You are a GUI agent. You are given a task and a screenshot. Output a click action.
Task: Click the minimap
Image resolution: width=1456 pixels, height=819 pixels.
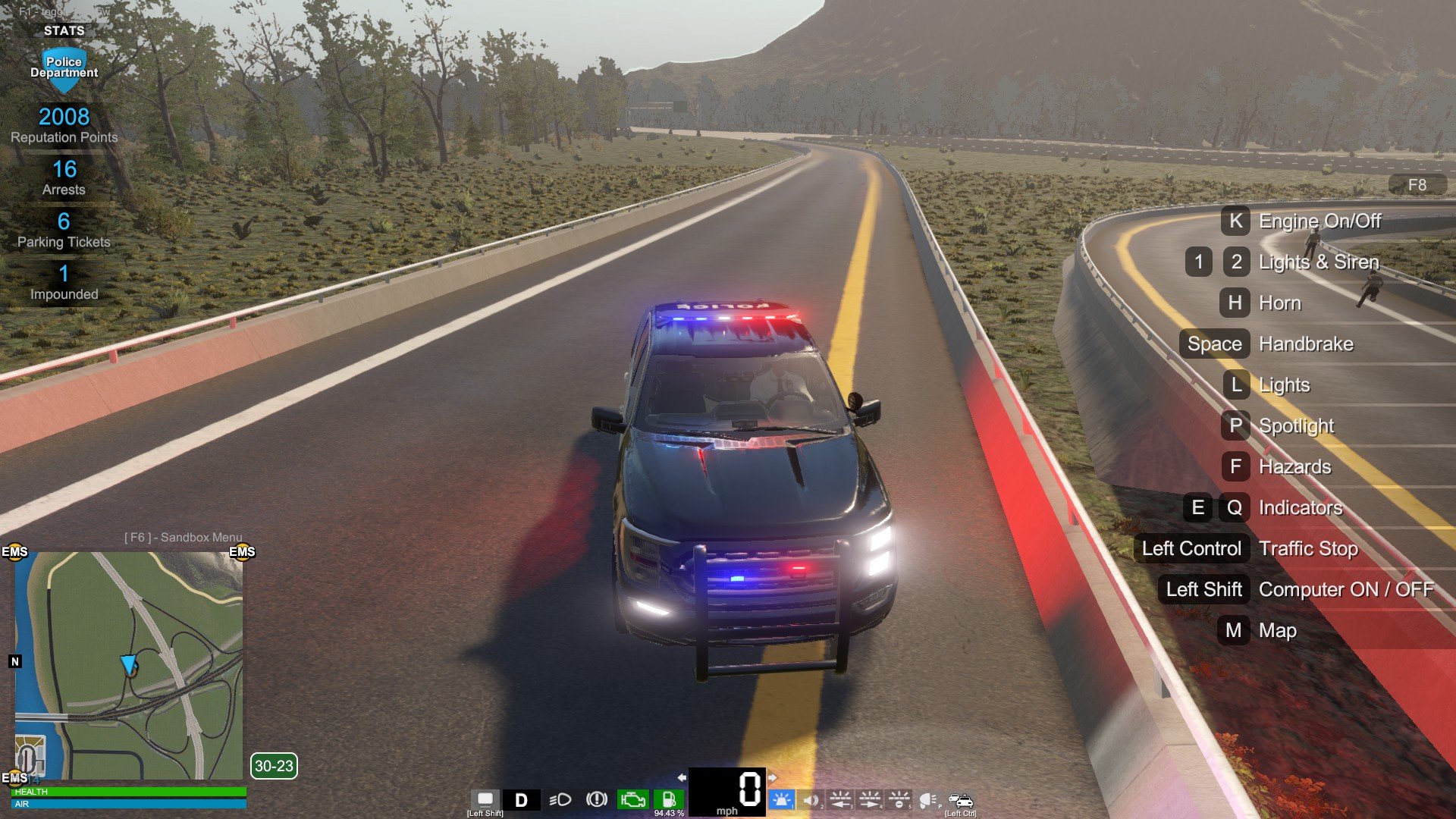click(129, 665)
